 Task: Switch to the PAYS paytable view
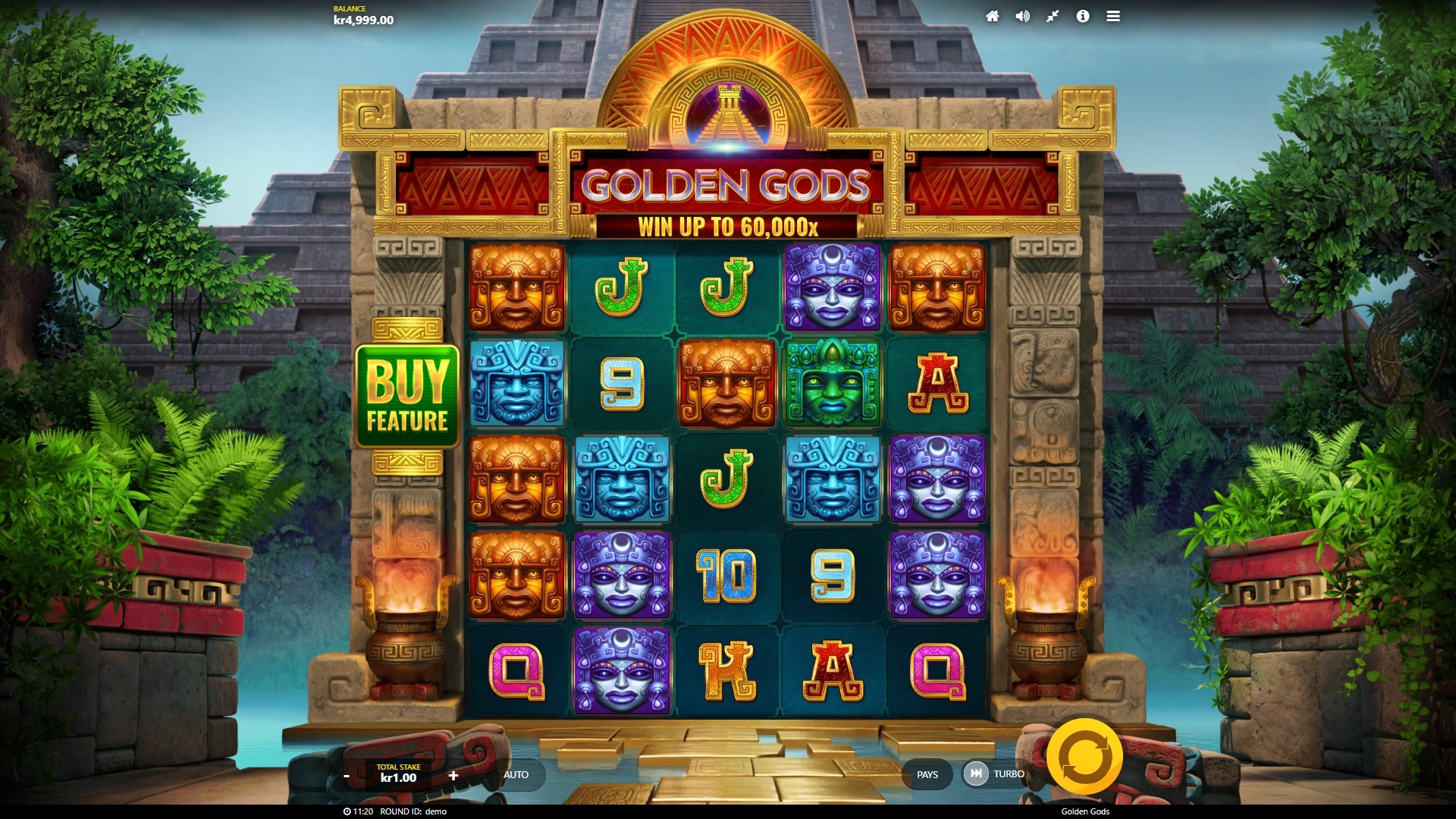pos(928,774)
